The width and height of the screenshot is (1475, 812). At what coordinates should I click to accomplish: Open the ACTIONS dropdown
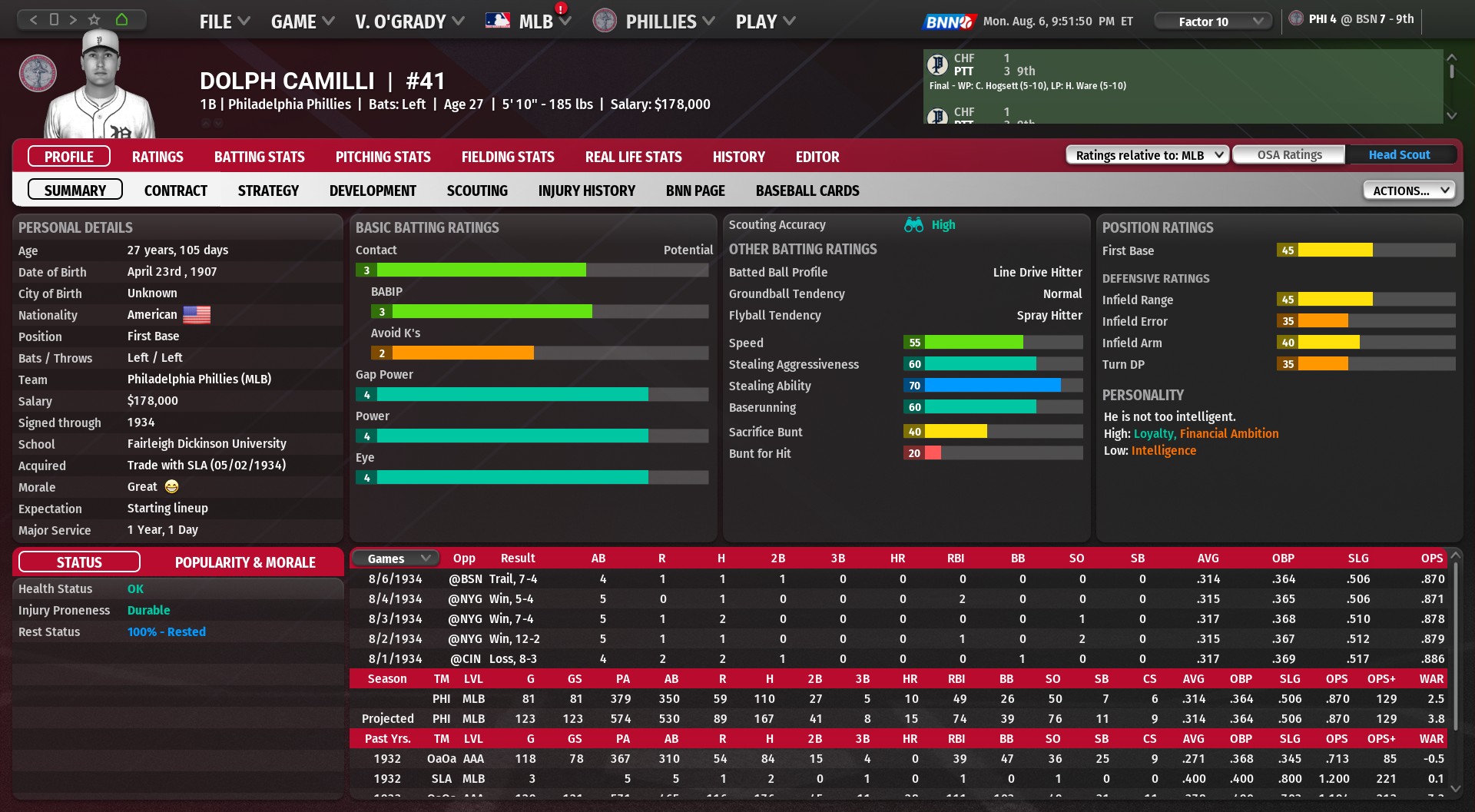[1409, 191]
